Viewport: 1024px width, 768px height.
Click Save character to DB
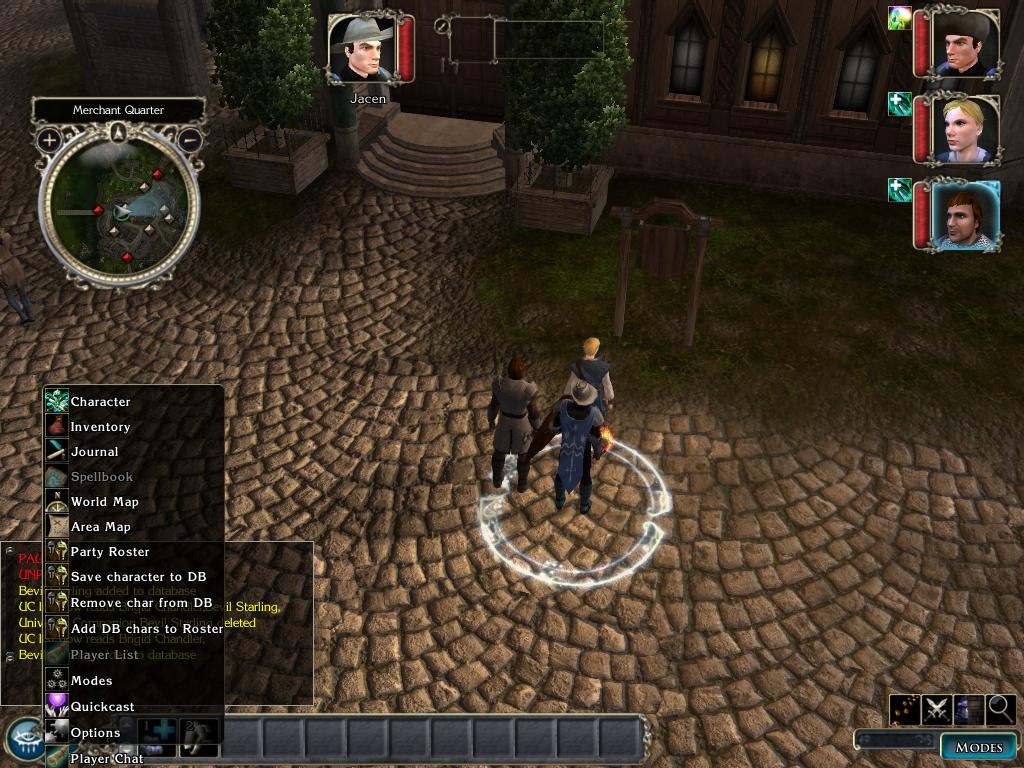pyautogui.click(x=138, y=577)
